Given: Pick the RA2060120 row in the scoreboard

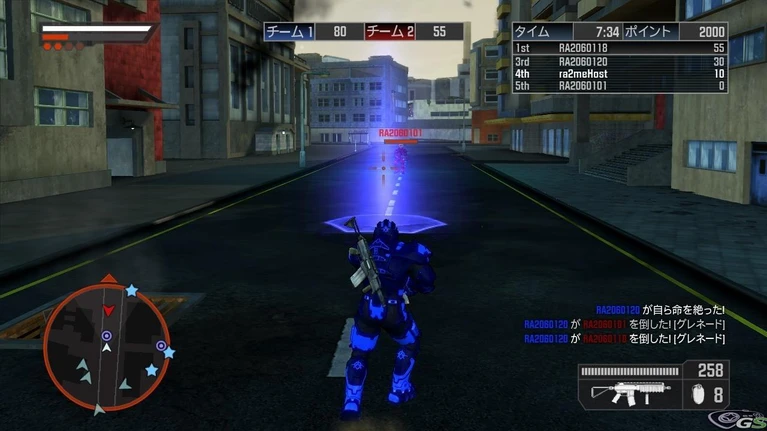Looking at the screenshot, I should pos(620,61).
